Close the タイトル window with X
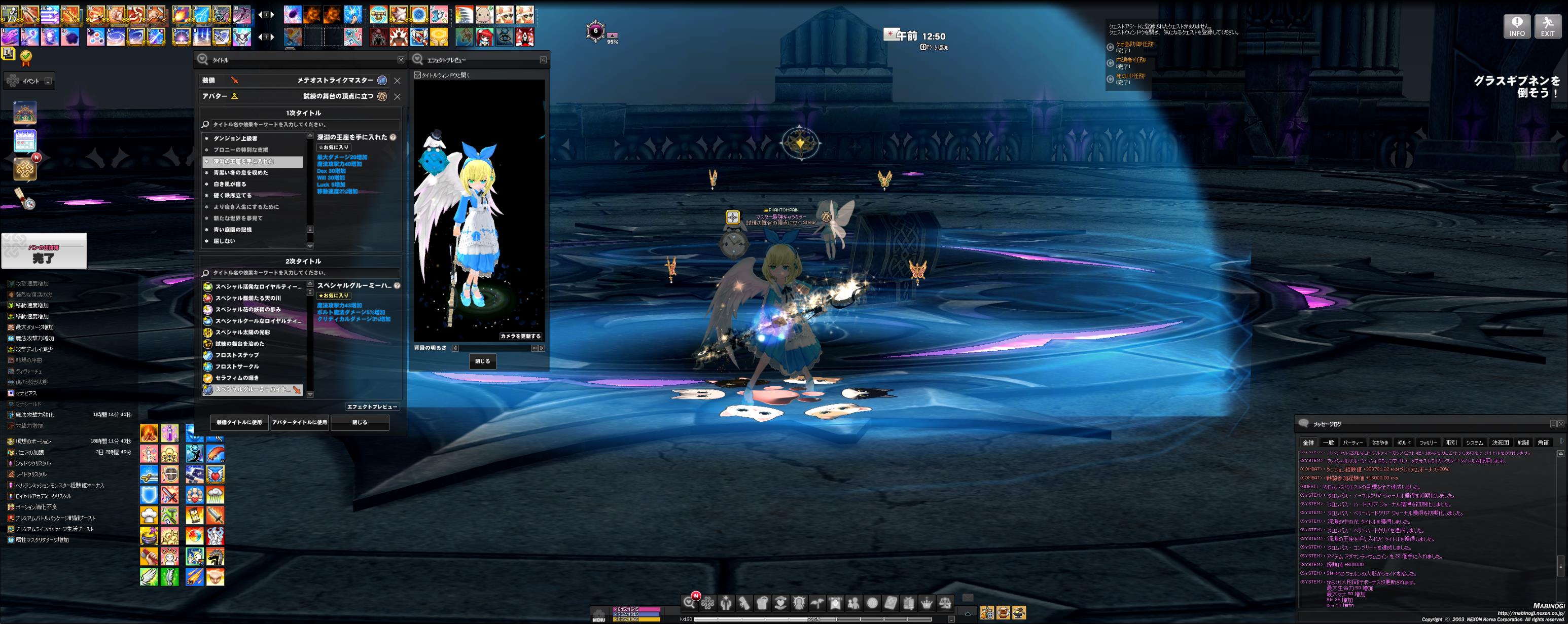Screen dimensions: 1568x624 point(401,60)
